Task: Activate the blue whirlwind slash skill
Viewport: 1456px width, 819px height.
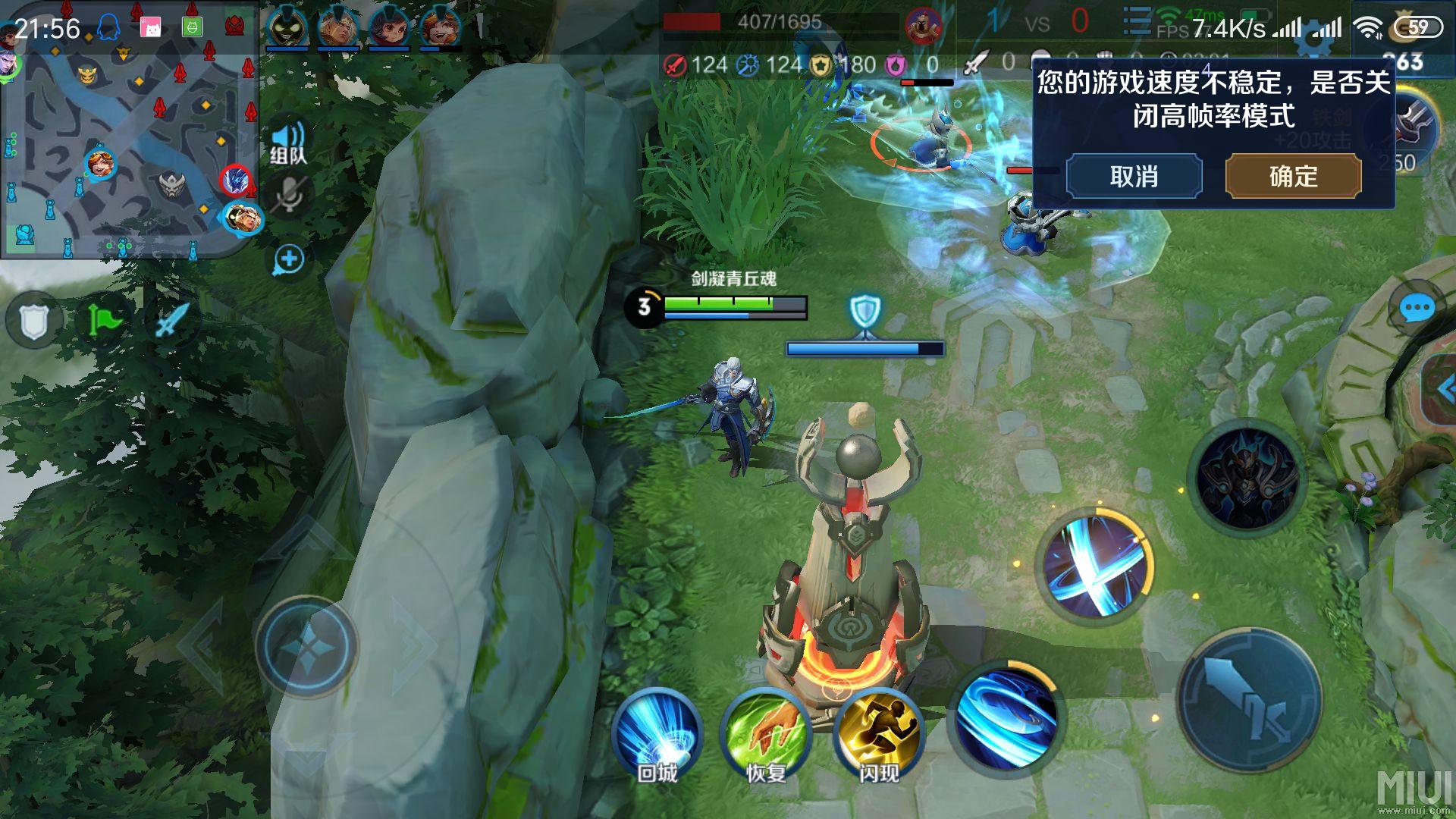Action: pos(1006,717)
